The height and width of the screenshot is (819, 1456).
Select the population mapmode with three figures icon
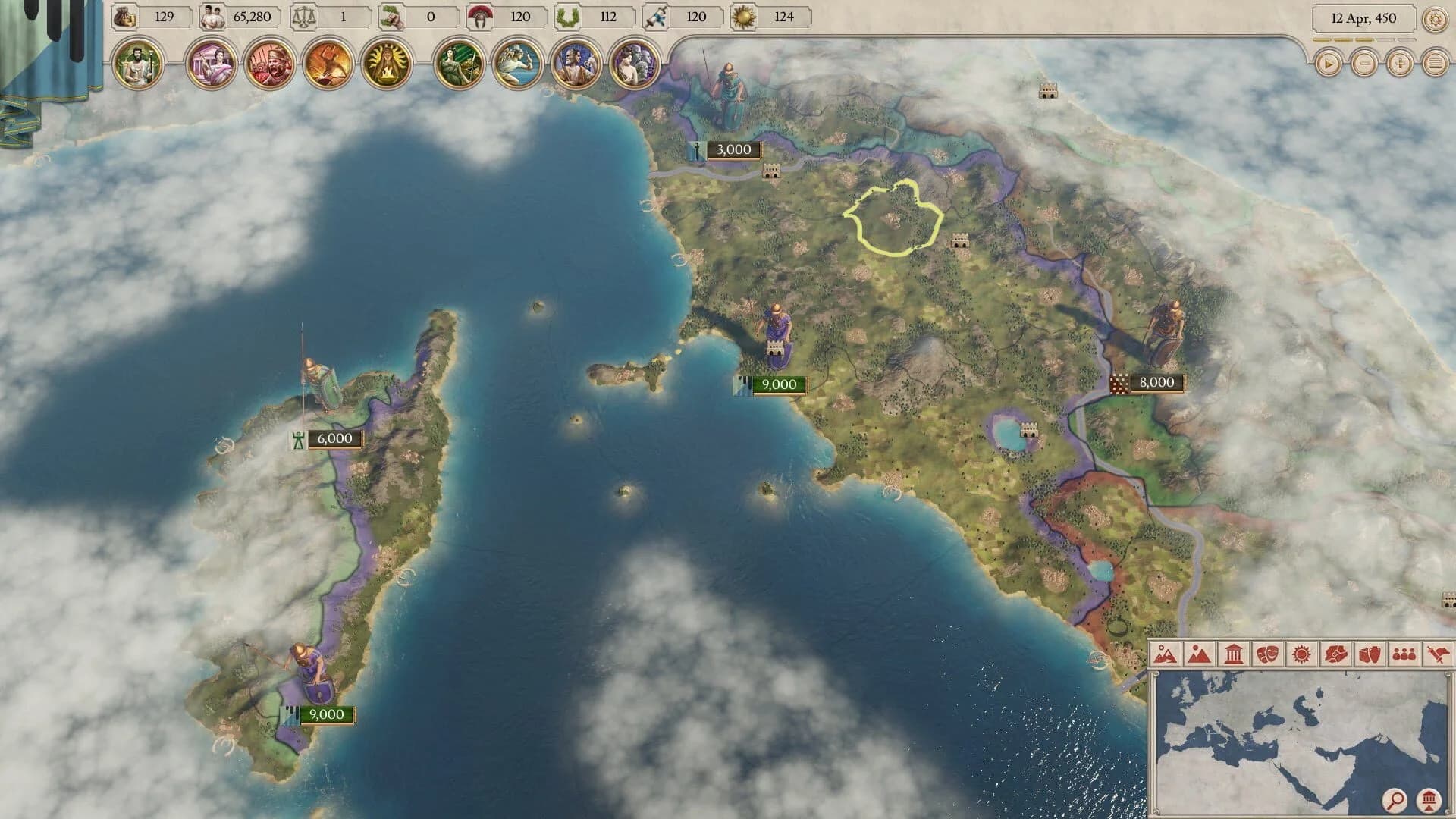click(x=1404, y=652)
